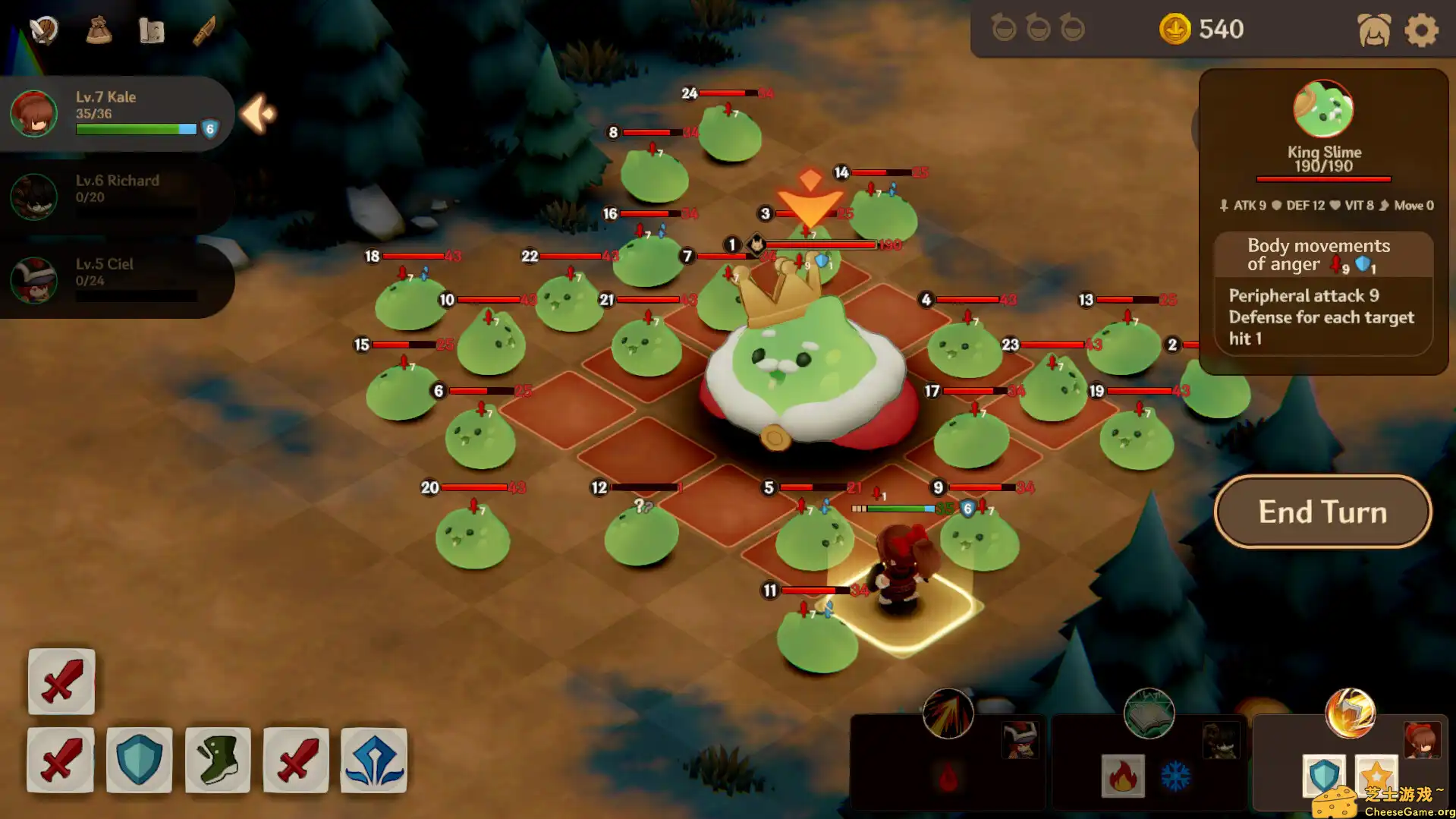This screenshot has height=819, width=1456.
Task: Click Kale's green health bar
Action: click(135, 129)
